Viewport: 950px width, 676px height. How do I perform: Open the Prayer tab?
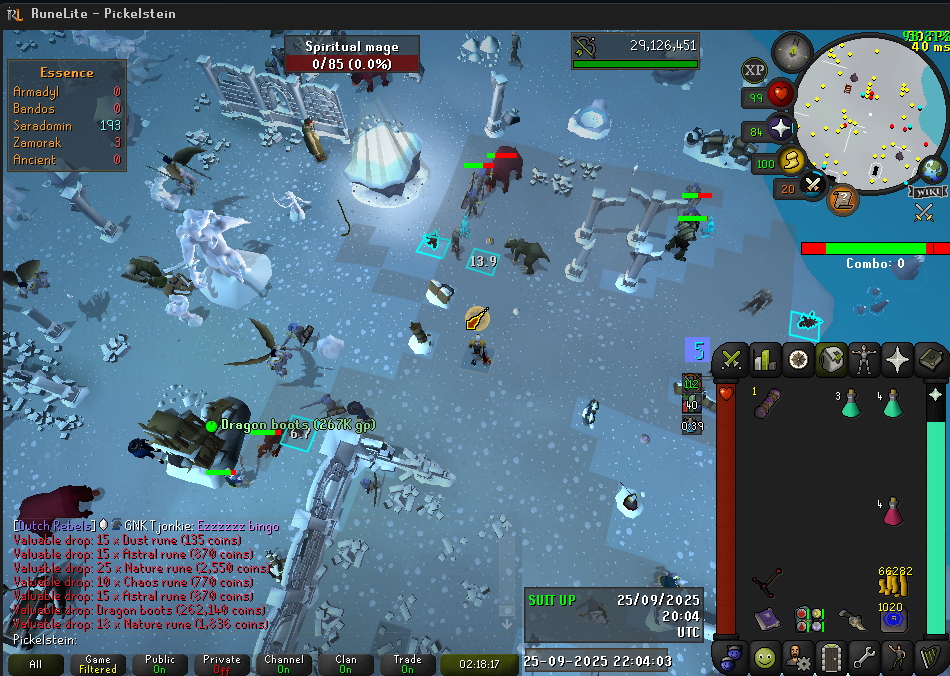tap(898, 359)
